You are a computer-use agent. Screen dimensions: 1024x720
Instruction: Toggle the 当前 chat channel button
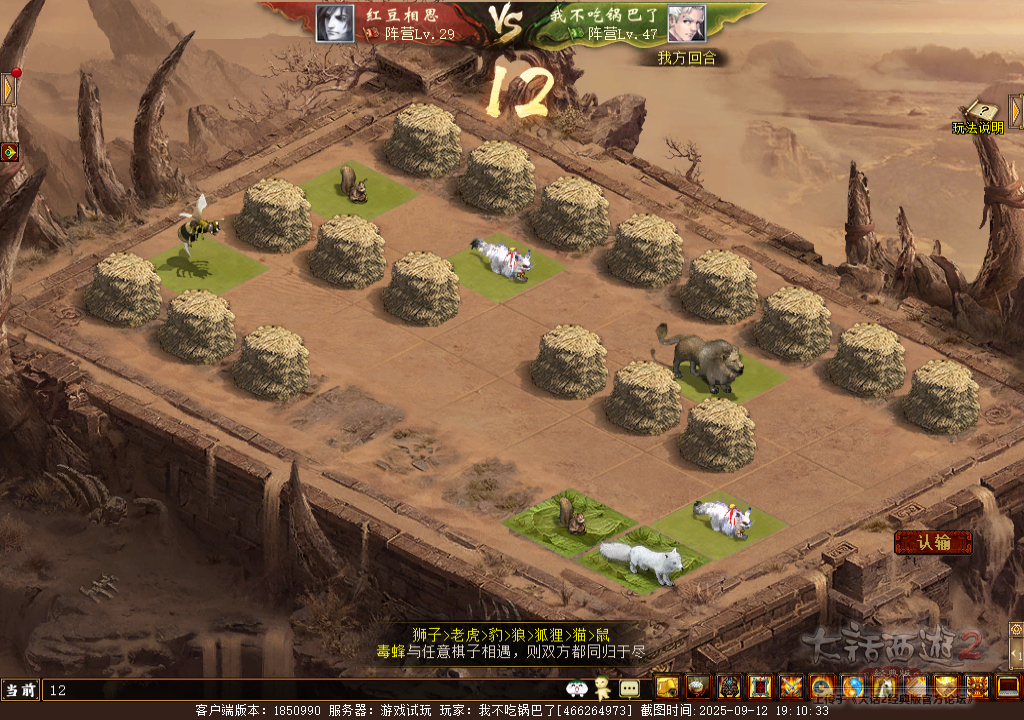click(x=21, y=690)
